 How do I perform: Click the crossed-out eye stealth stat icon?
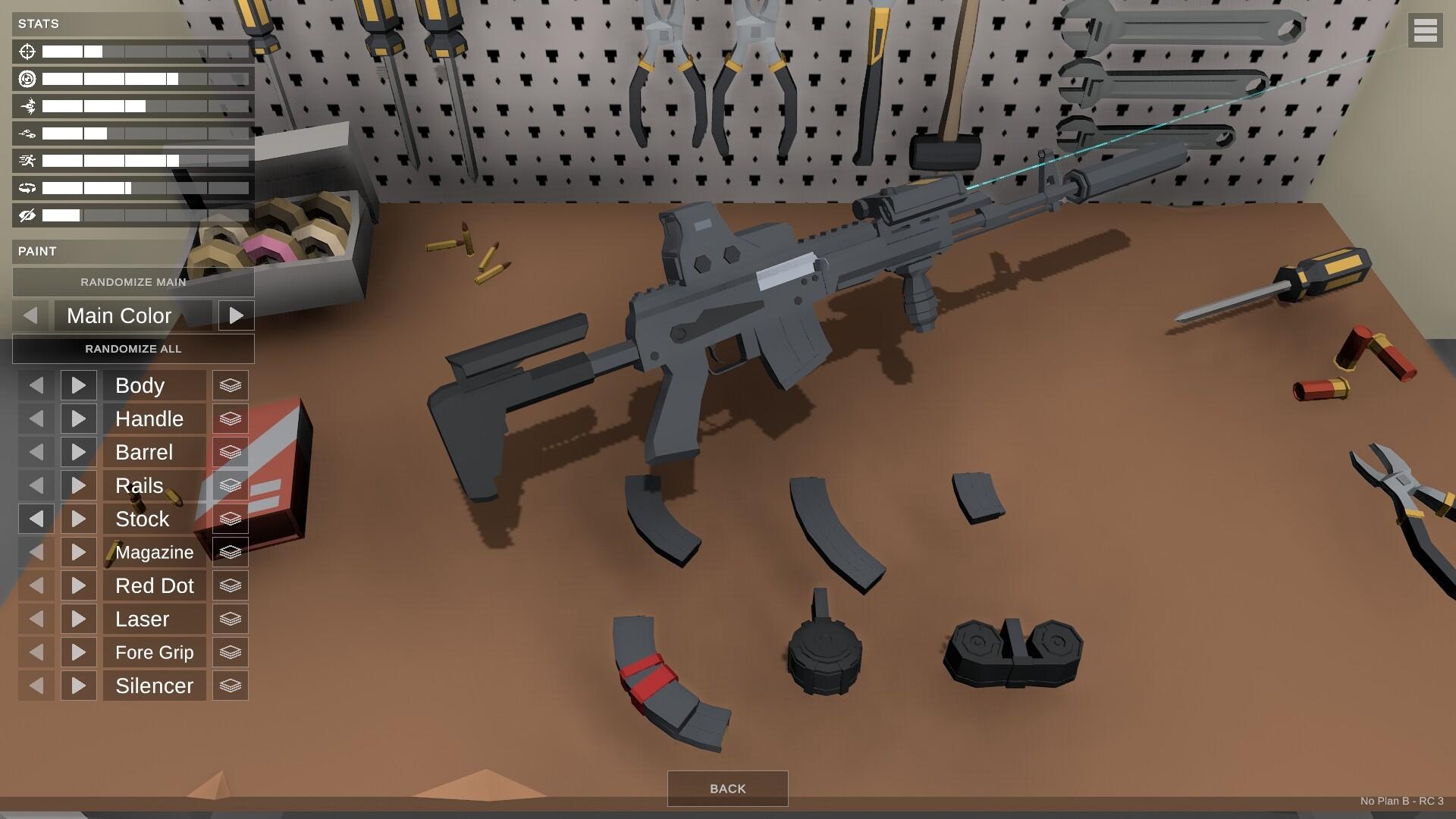click(27, 215)
